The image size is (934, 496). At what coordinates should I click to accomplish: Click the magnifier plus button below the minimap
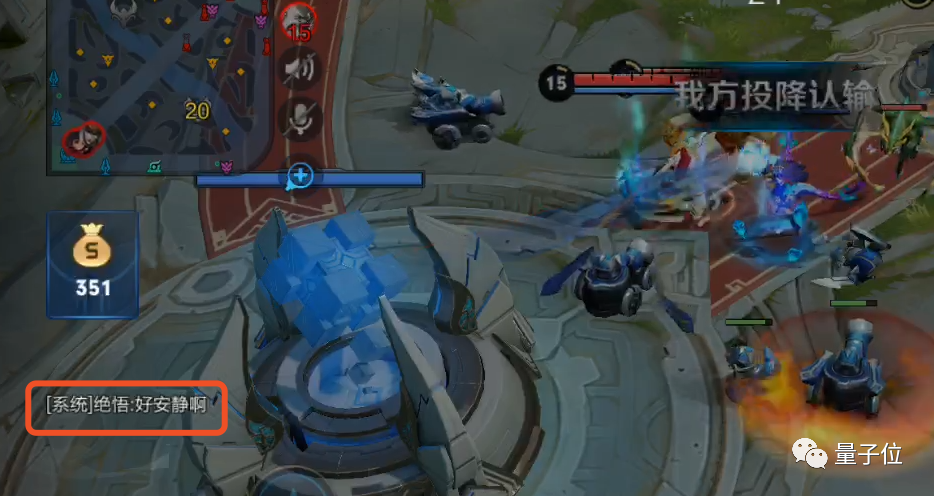click(300, 177)
